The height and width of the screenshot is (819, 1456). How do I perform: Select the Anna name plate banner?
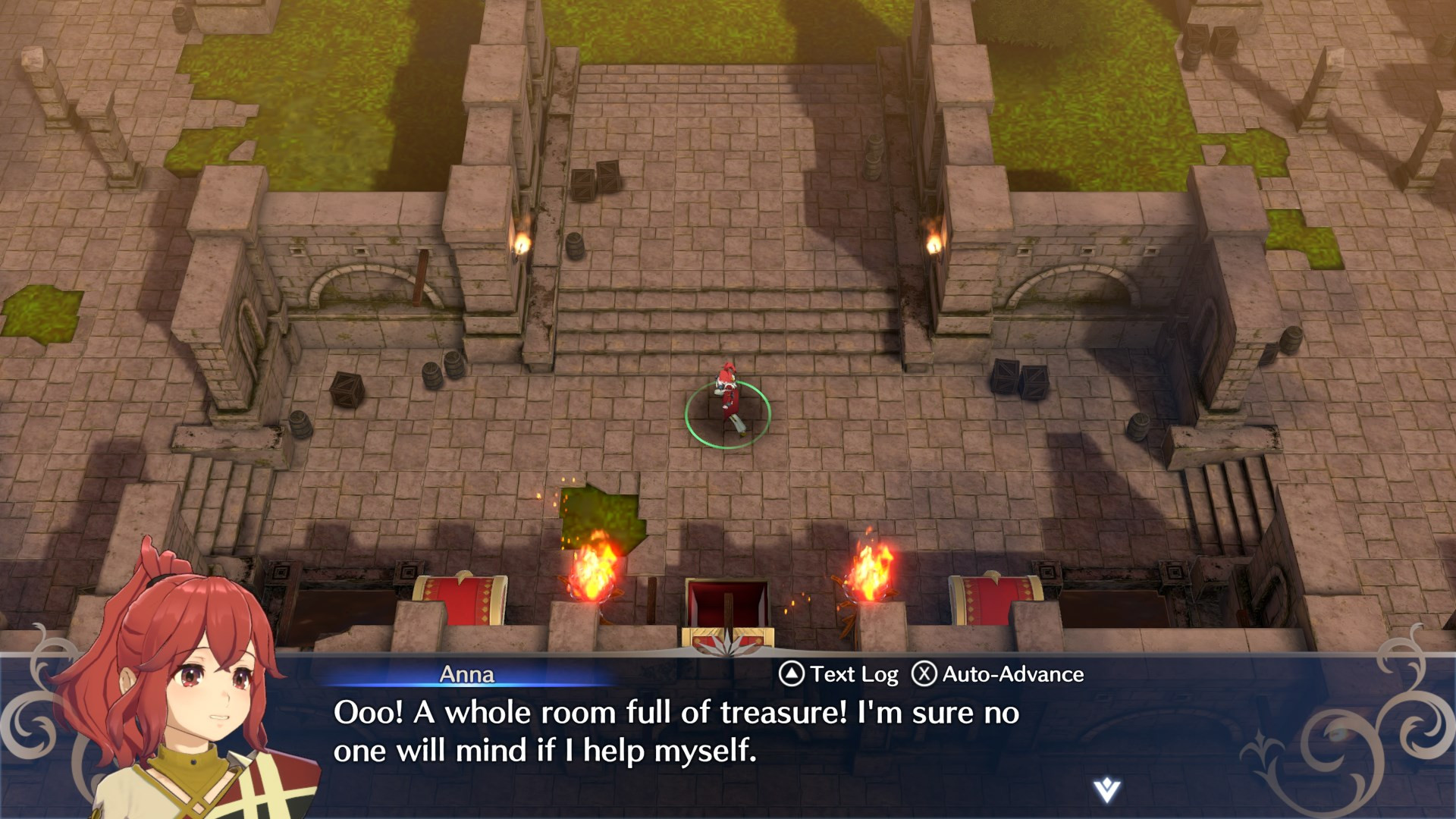click(x=468, y=674)
